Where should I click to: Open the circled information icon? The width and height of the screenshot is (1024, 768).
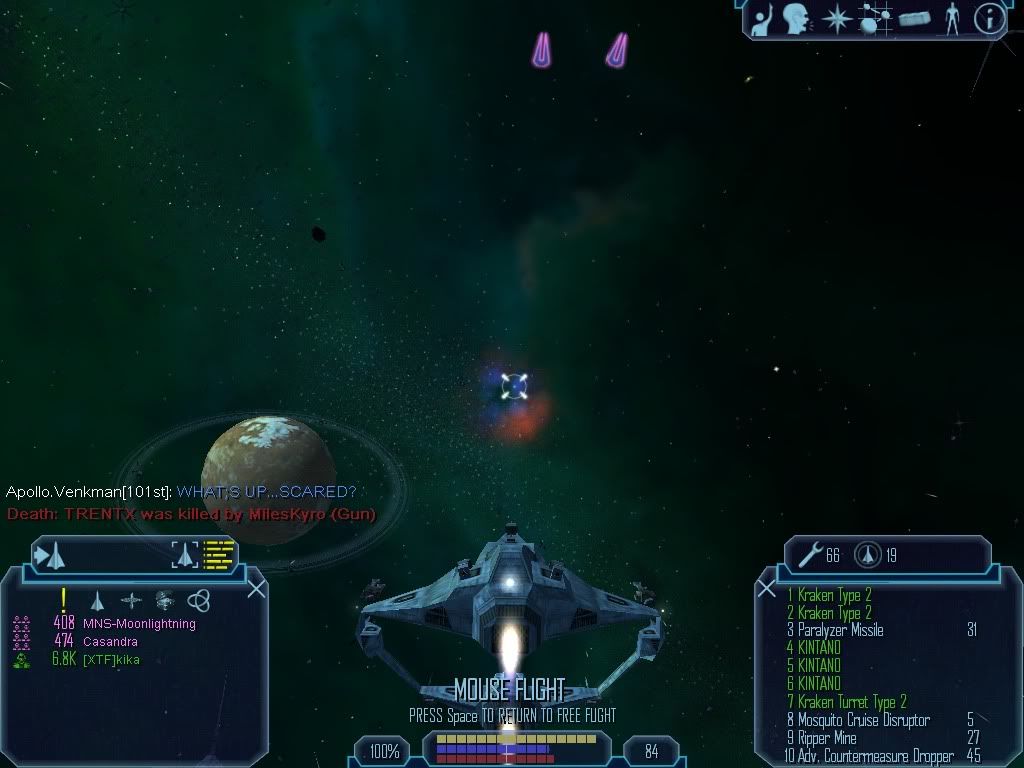[988, 18]
